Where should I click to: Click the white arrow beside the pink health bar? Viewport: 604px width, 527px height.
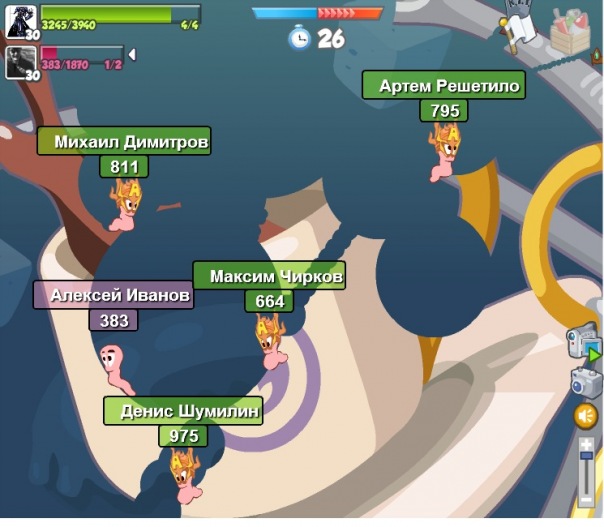click(132, 55)
